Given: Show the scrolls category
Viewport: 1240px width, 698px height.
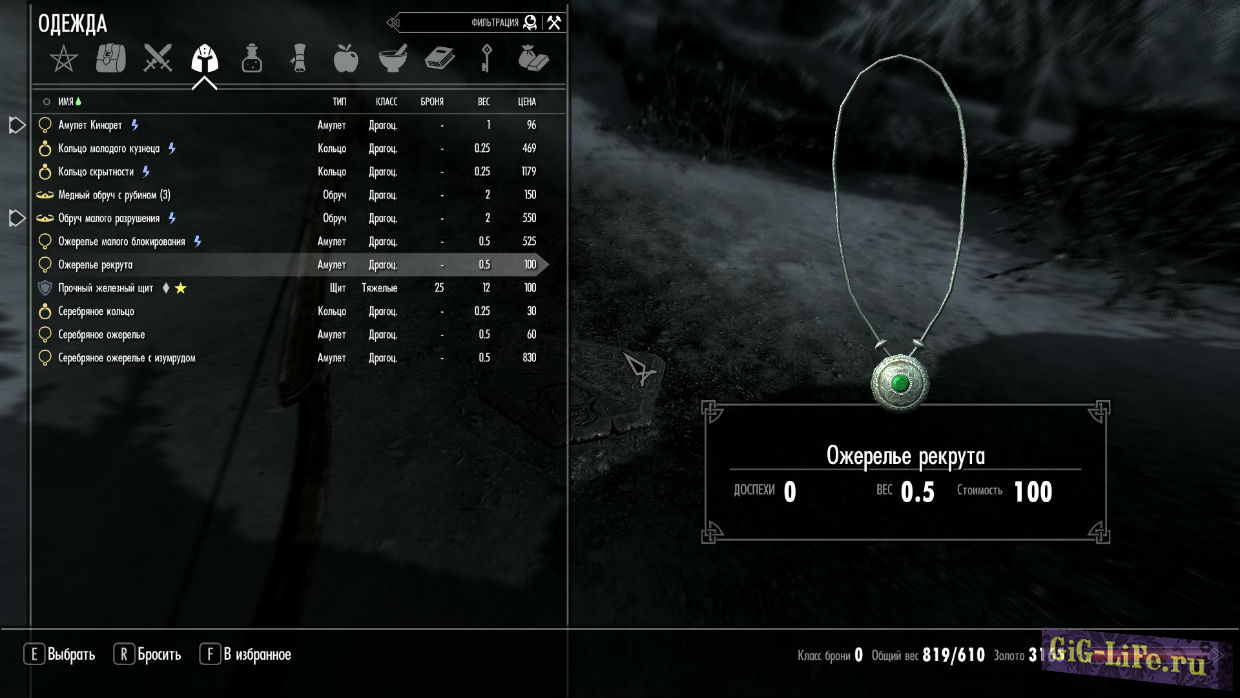Looking at the screenshot, I should [x=298, y=59].
